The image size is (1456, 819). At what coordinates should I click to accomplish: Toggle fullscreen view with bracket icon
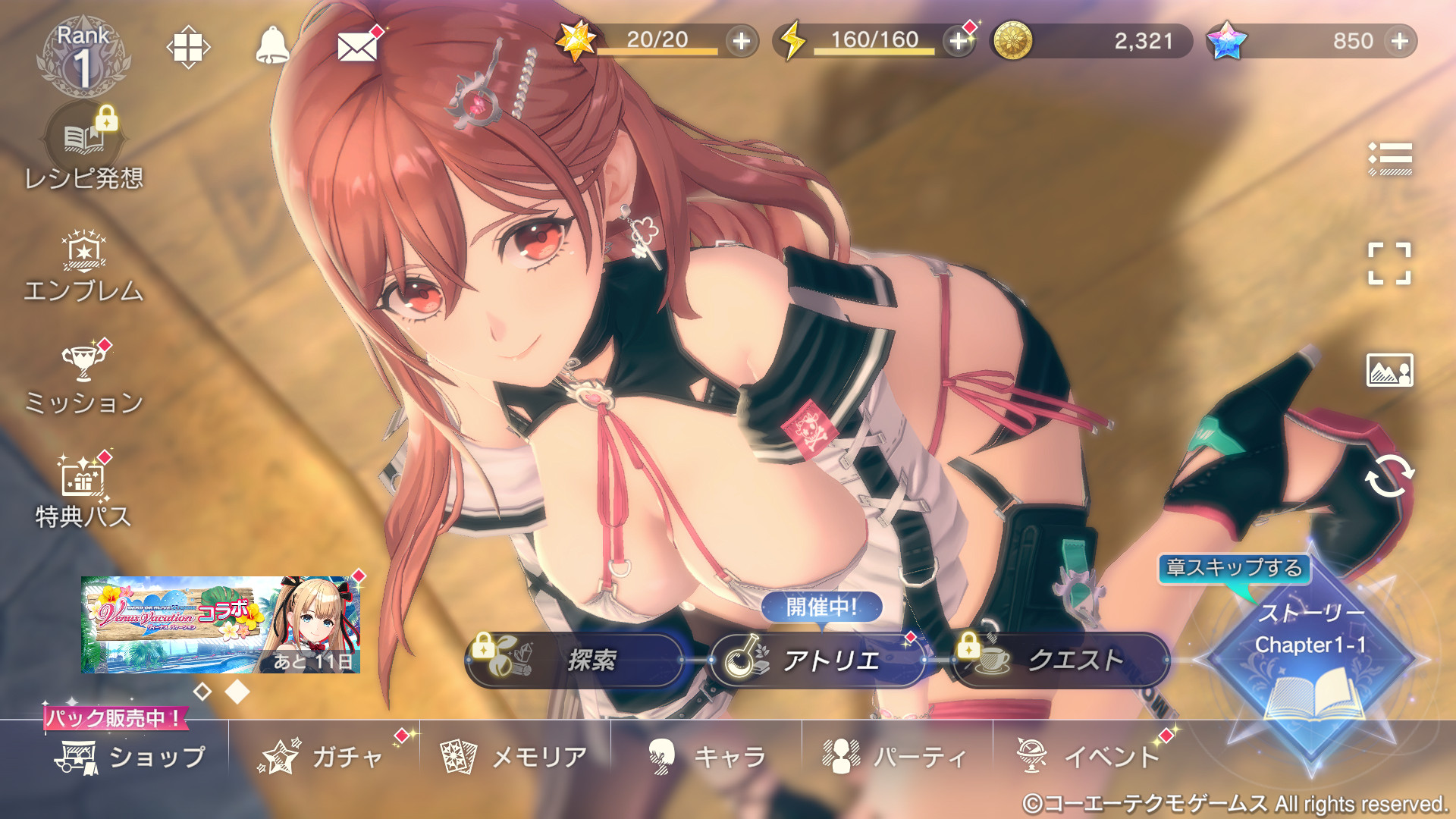click(x=1389, y=264)
